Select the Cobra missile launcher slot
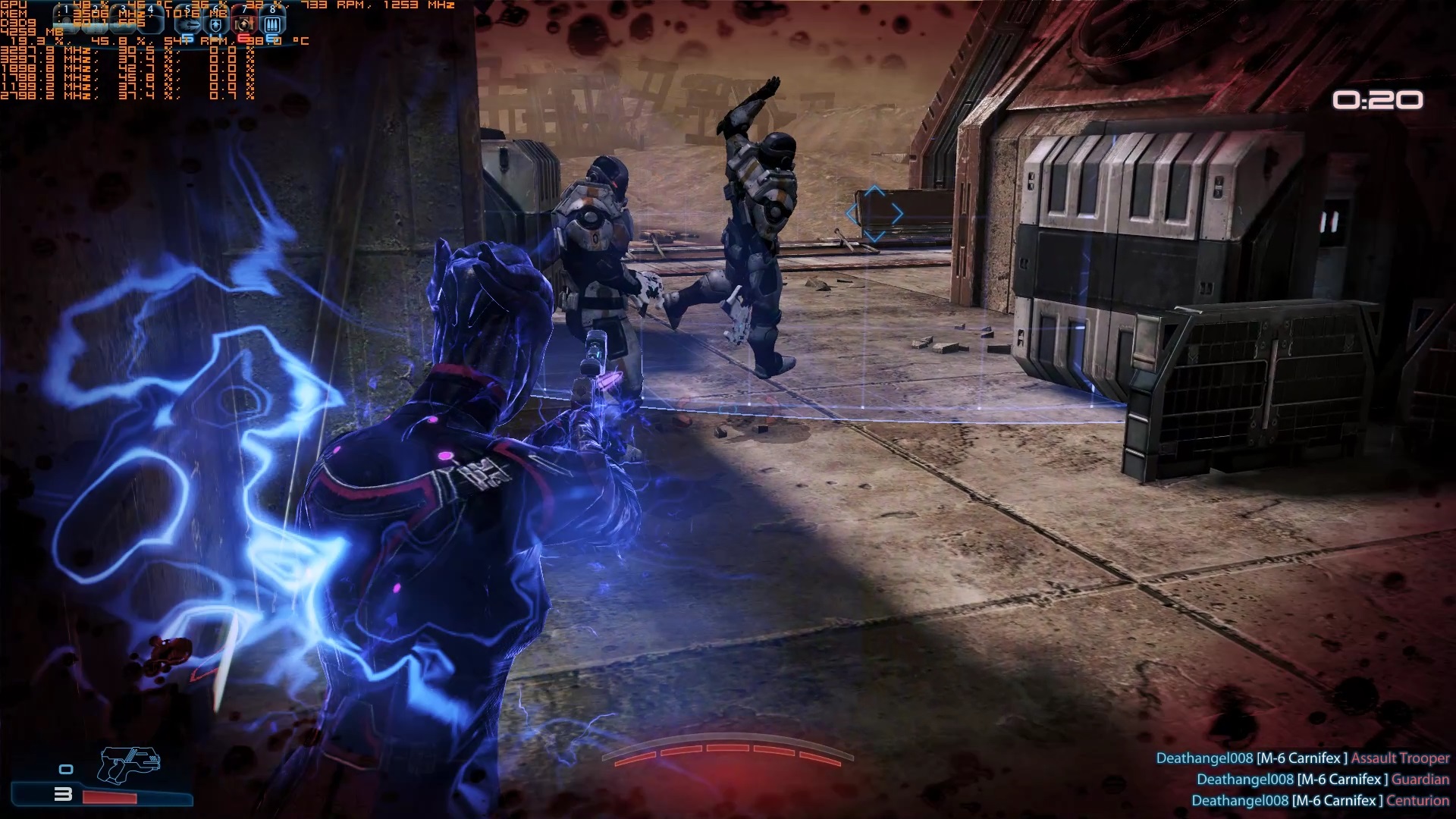 tap(187, 25)
